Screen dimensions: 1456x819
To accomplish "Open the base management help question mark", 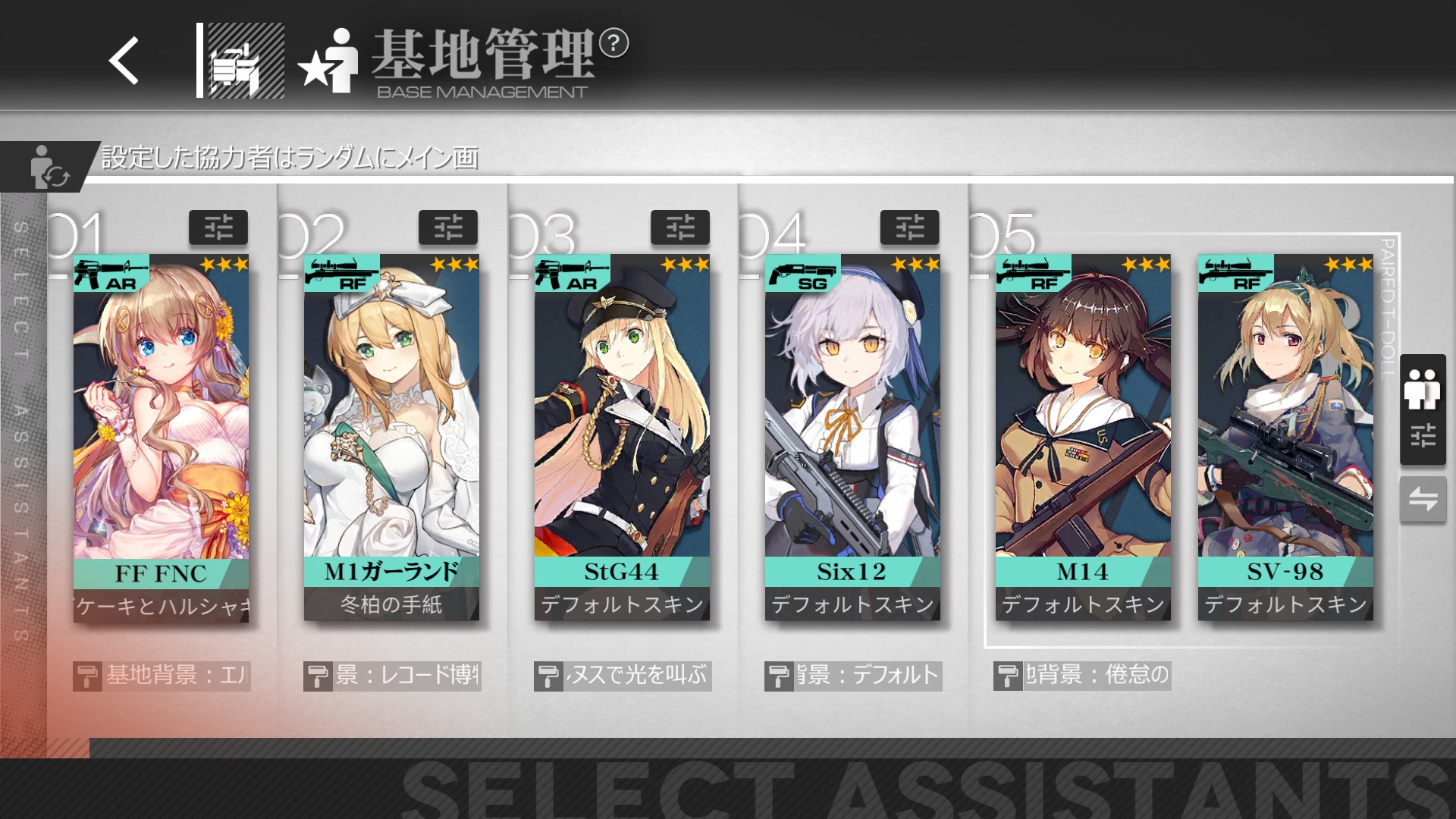I will pyautogui.click(x=613, y=43).
